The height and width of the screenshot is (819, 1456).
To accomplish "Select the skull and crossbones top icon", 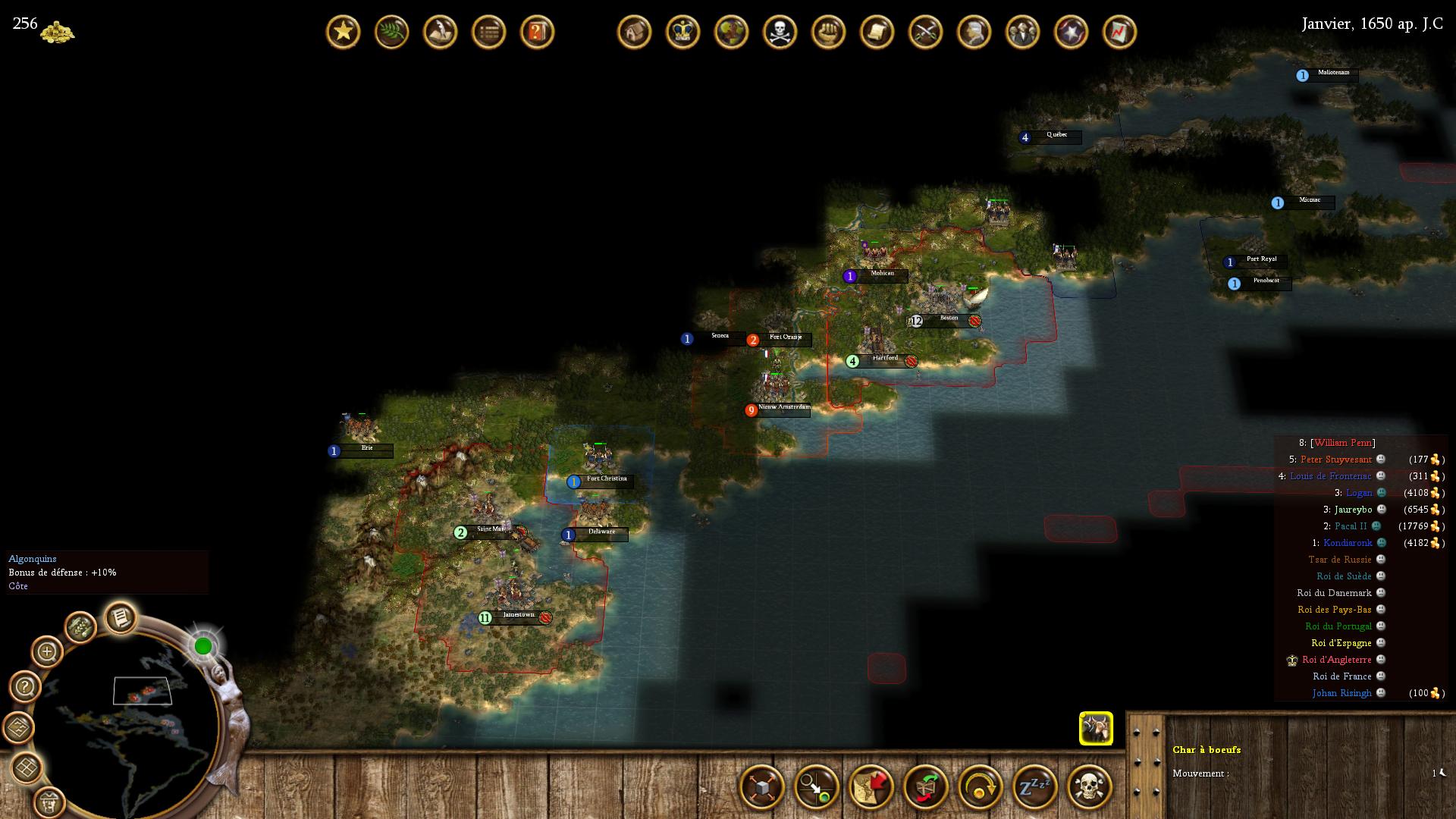I will tap(780, 32).
